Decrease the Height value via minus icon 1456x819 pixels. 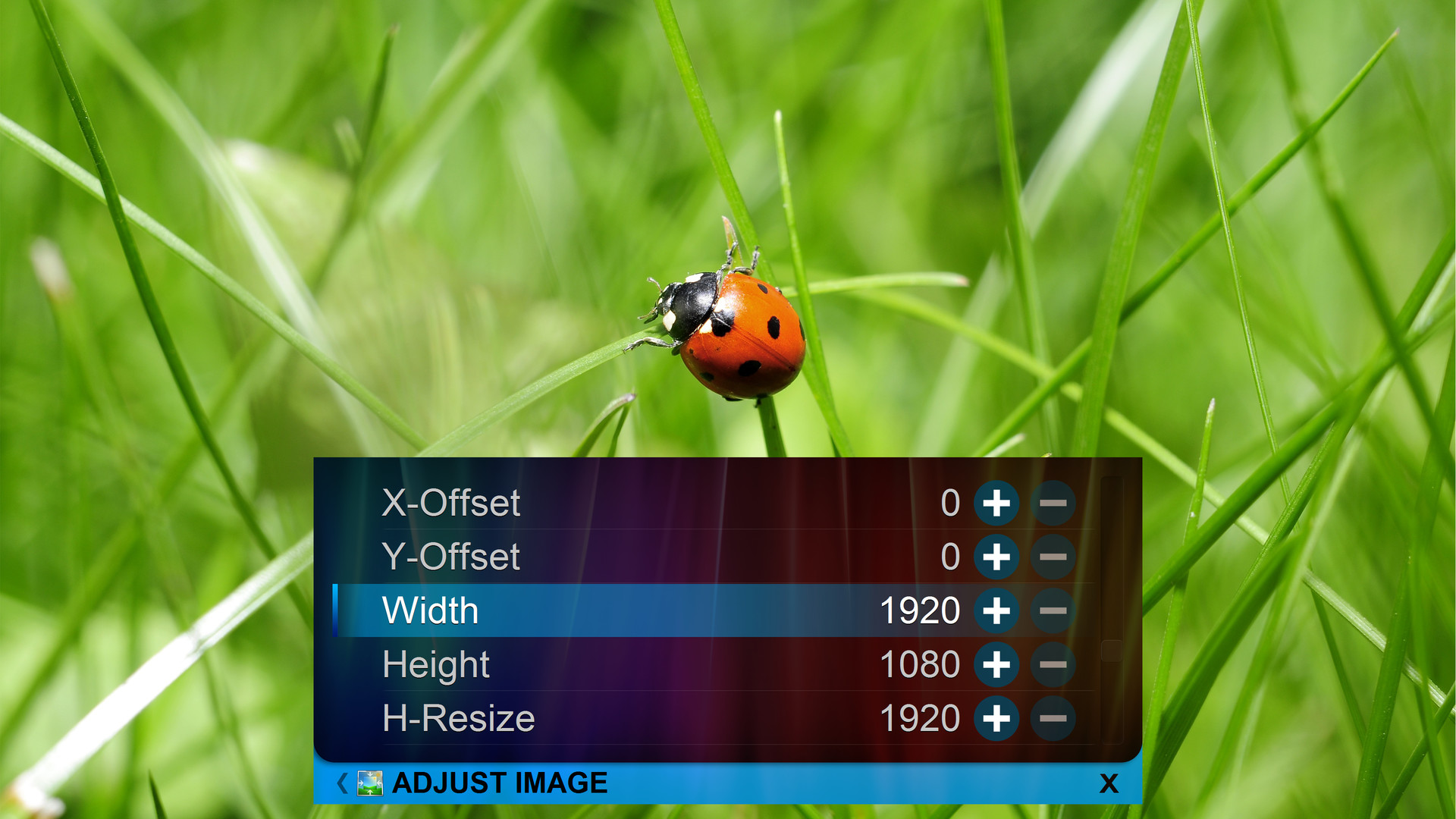point(1053,664)
